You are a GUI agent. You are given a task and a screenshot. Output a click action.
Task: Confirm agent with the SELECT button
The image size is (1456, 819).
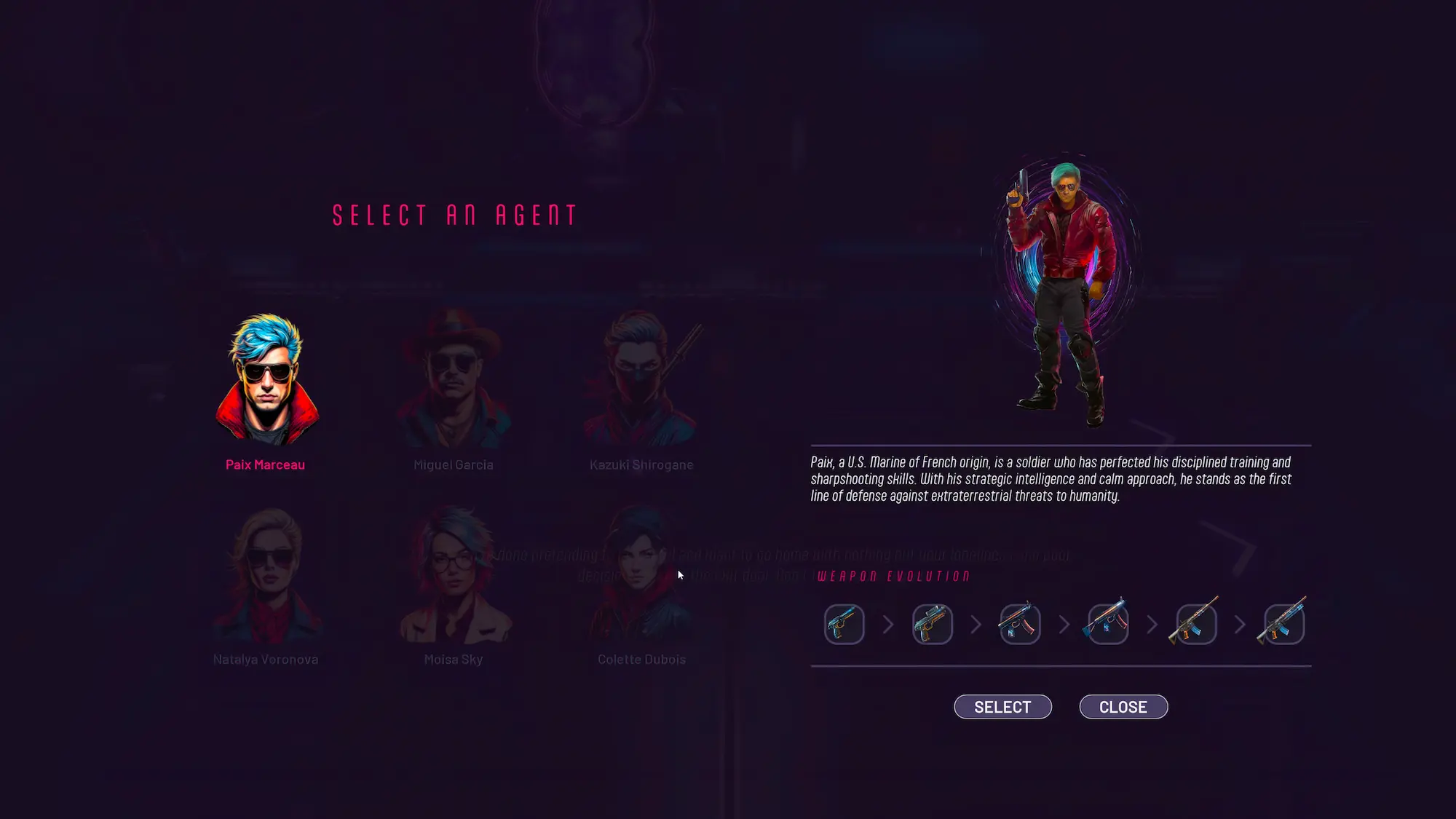click(x=1002, y=707)
